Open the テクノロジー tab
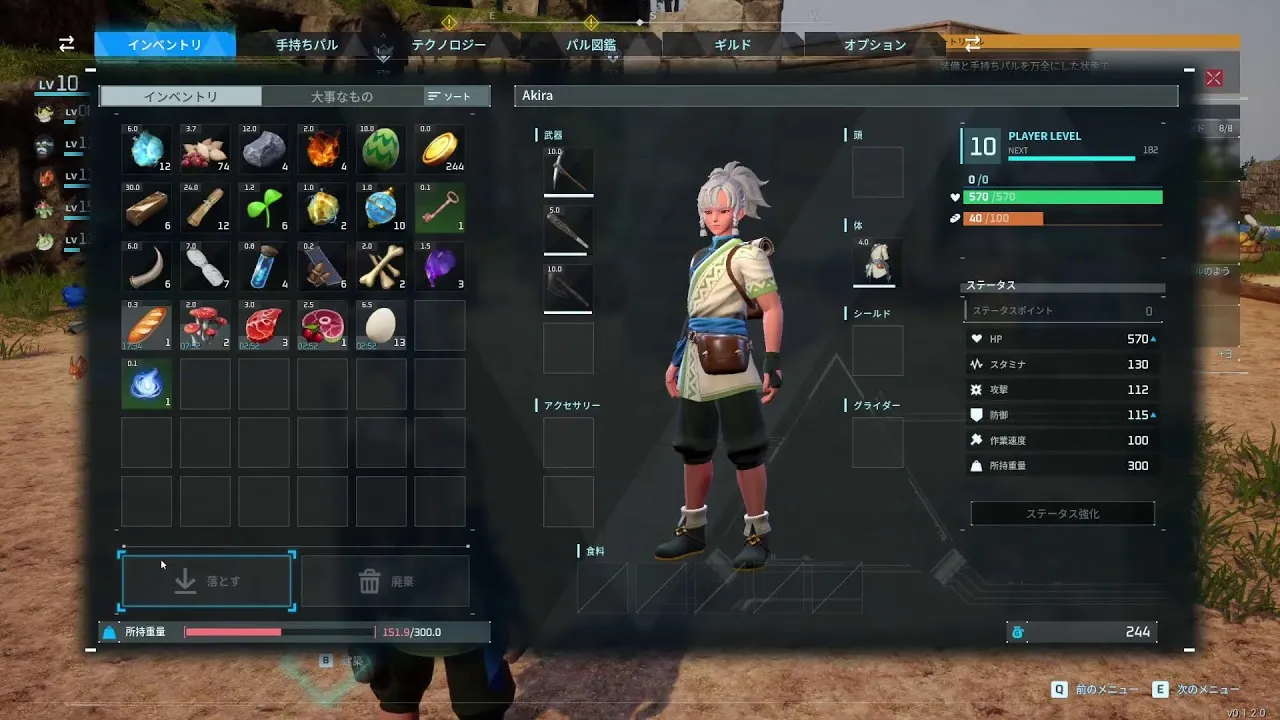 point(449,45)
